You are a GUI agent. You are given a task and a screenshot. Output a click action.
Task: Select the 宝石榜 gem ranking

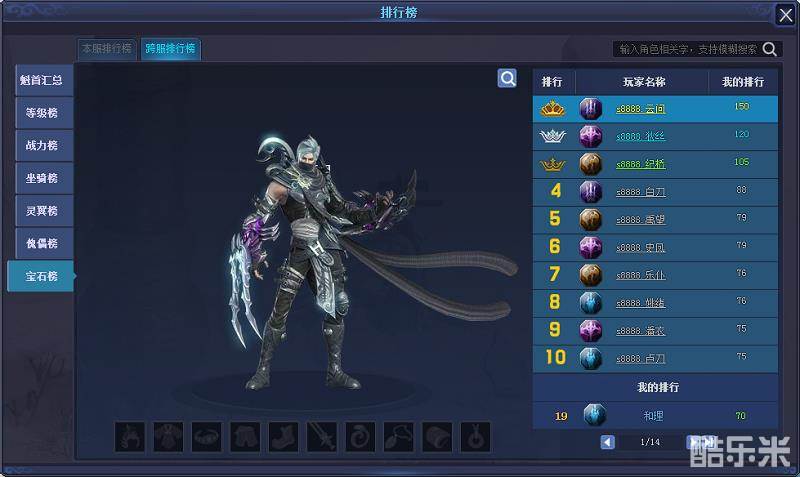point(42,276)
